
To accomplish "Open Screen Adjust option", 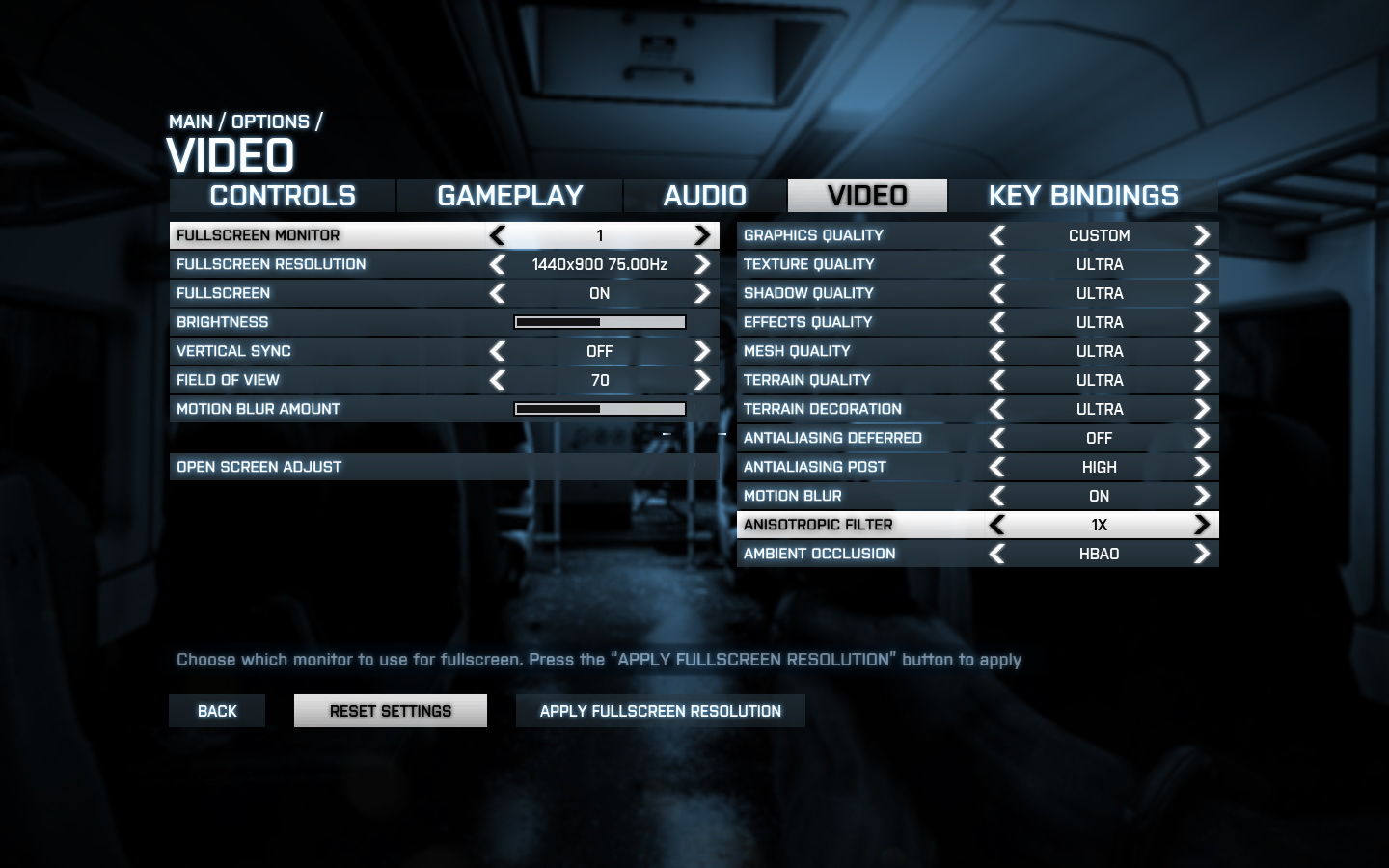I will (x=259, y=467).
